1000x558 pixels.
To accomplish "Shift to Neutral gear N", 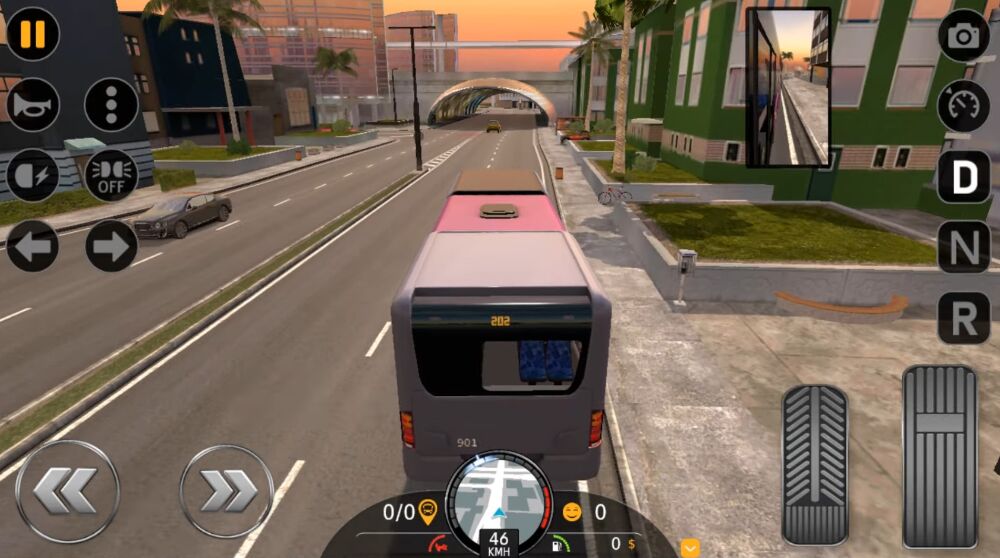I will [x=963, y=247].
